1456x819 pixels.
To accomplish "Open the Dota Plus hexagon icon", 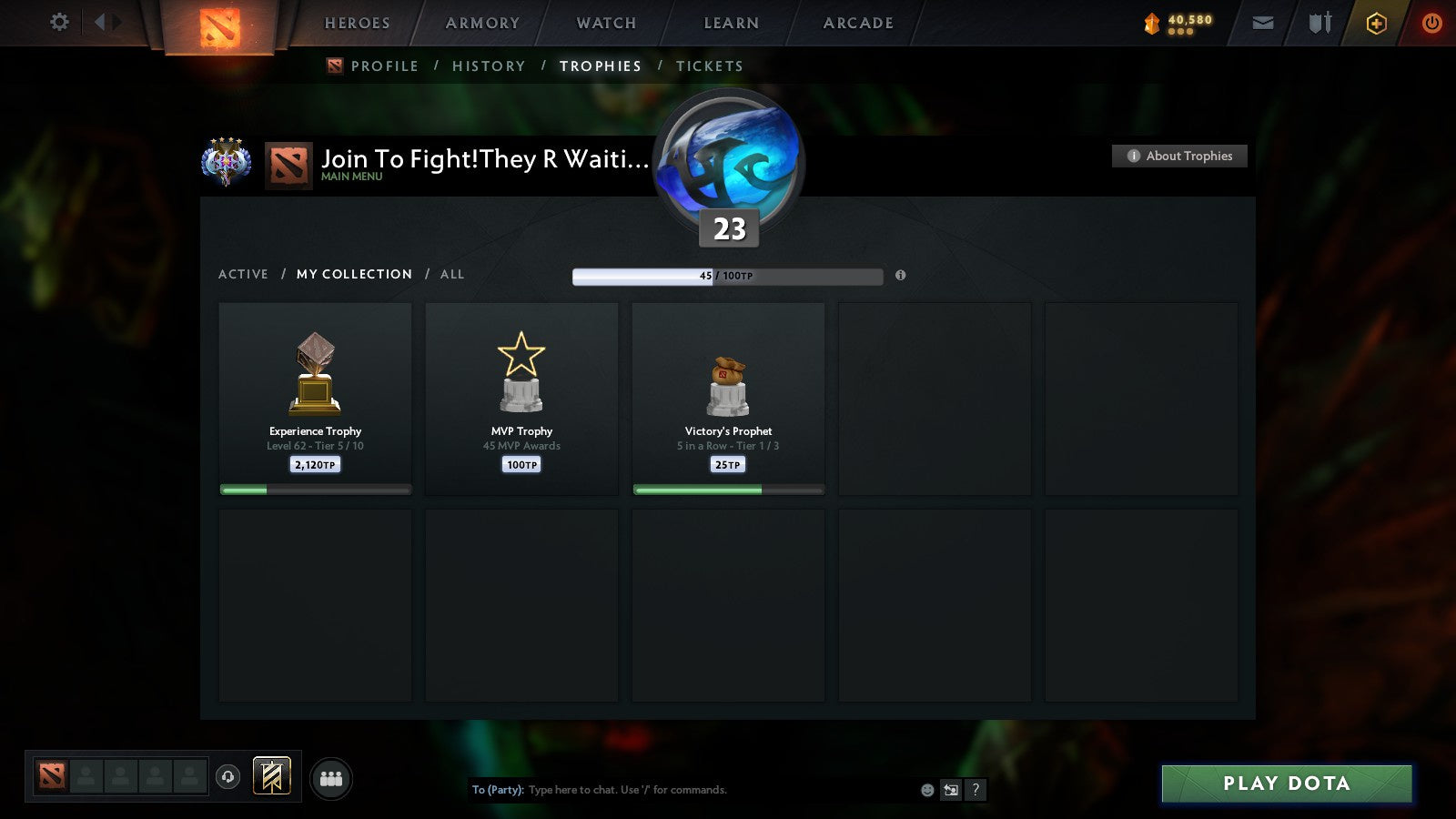I will click(1376, 23).
